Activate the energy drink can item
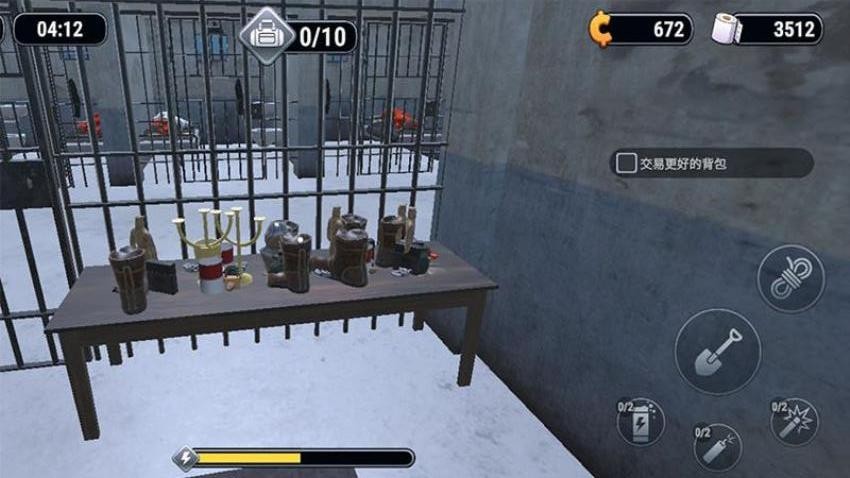Screen dimensions: 850x478 pyautogui.click(x=641, y=421)
